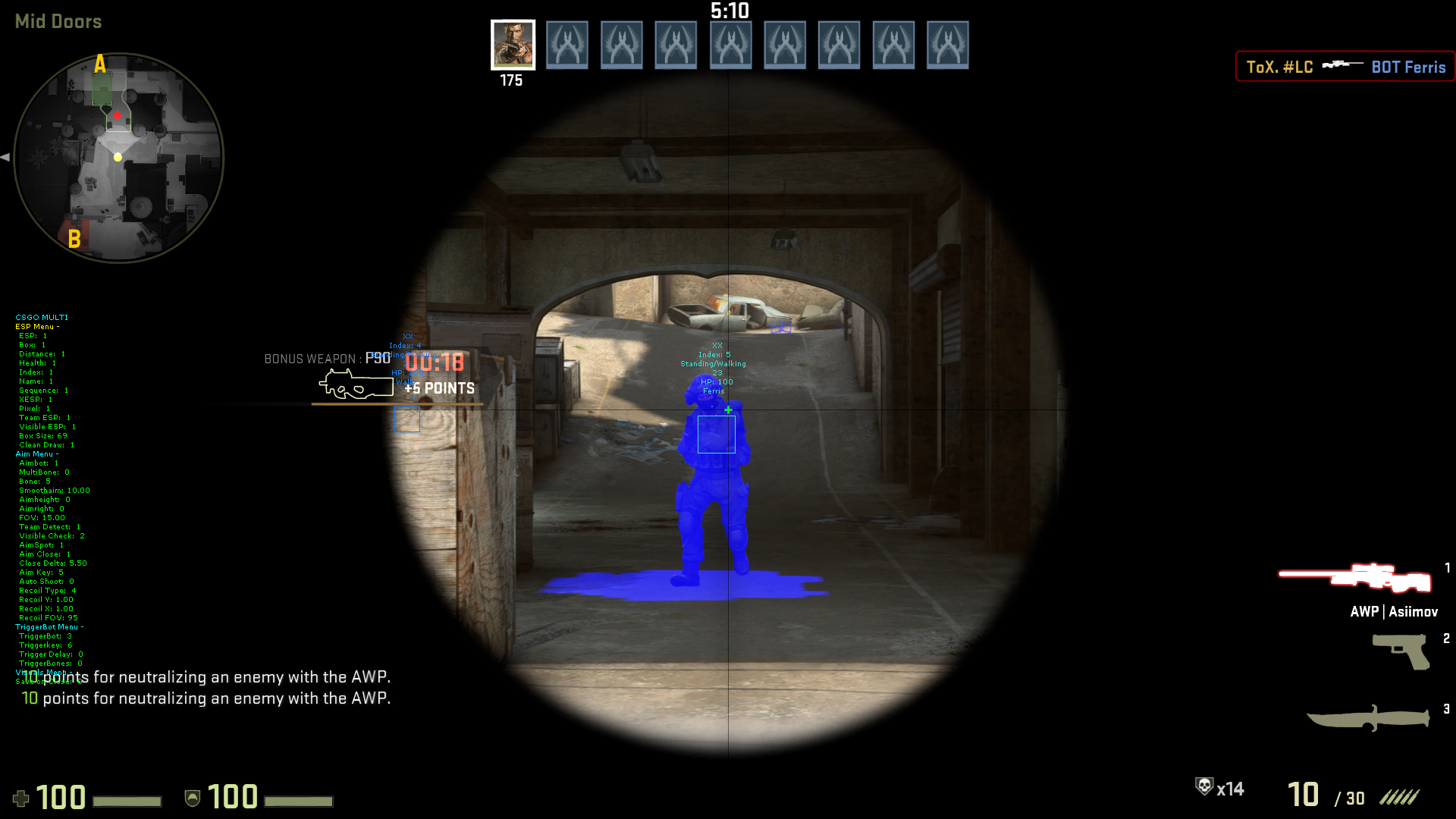Select the AWP Asiimov weapon slot
This screenshot has height=819, width=1456.
(x=1356, y=579)
